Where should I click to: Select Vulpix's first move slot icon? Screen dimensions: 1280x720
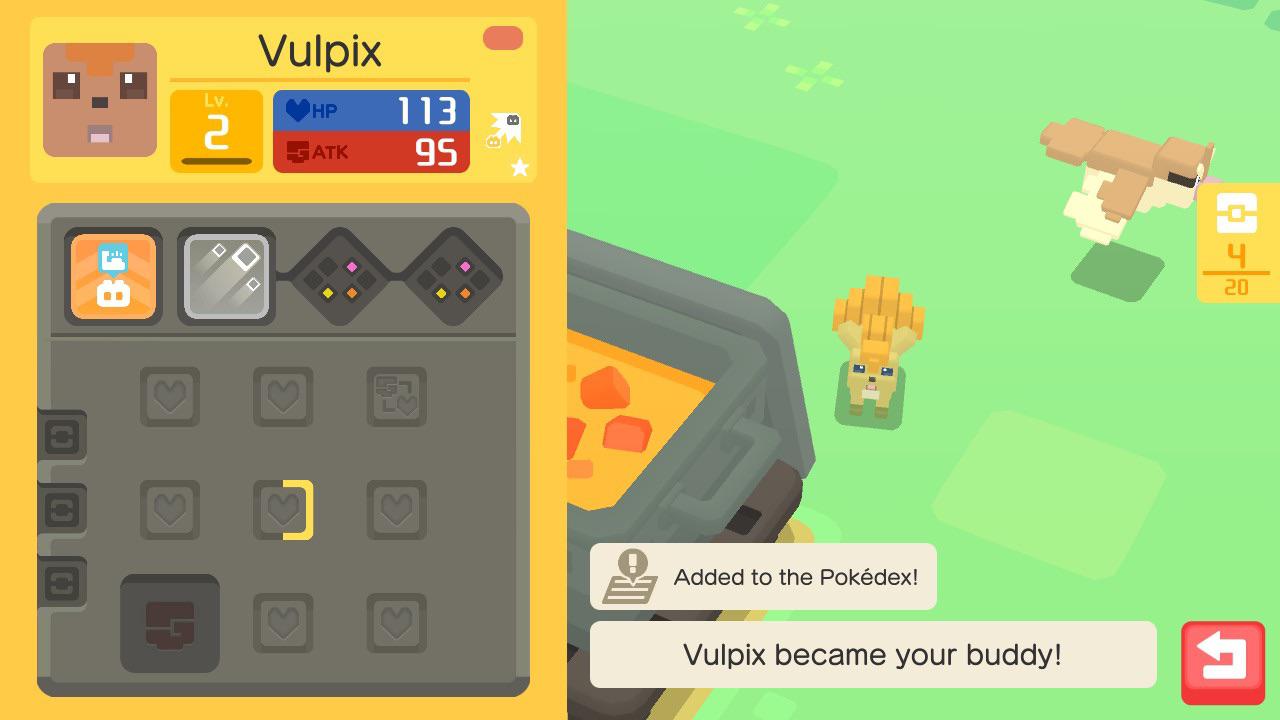[x=113, y=276]
